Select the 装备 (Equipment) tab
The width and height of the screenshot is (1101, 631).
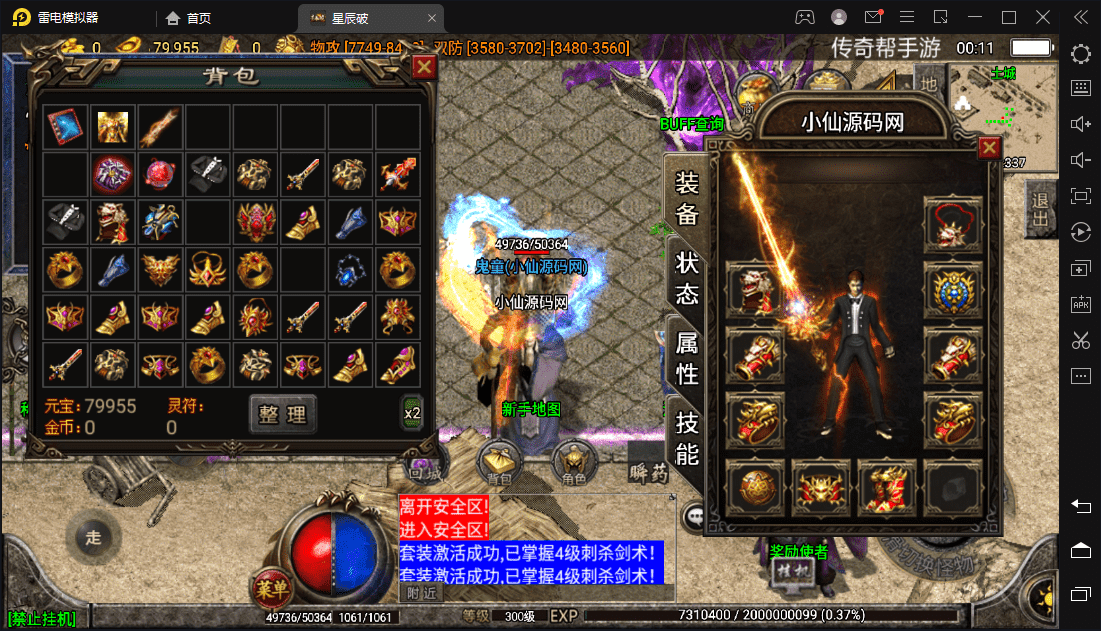[x=688, y=199]
